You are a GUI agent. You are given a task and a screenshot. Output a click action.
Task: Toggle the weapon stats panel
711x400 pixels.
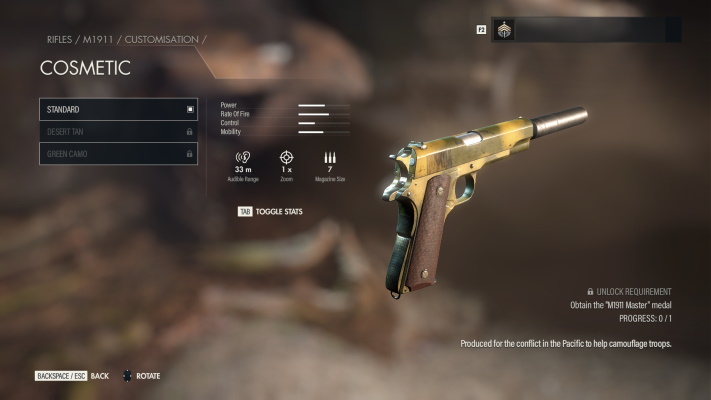click(x=270, y=212)
